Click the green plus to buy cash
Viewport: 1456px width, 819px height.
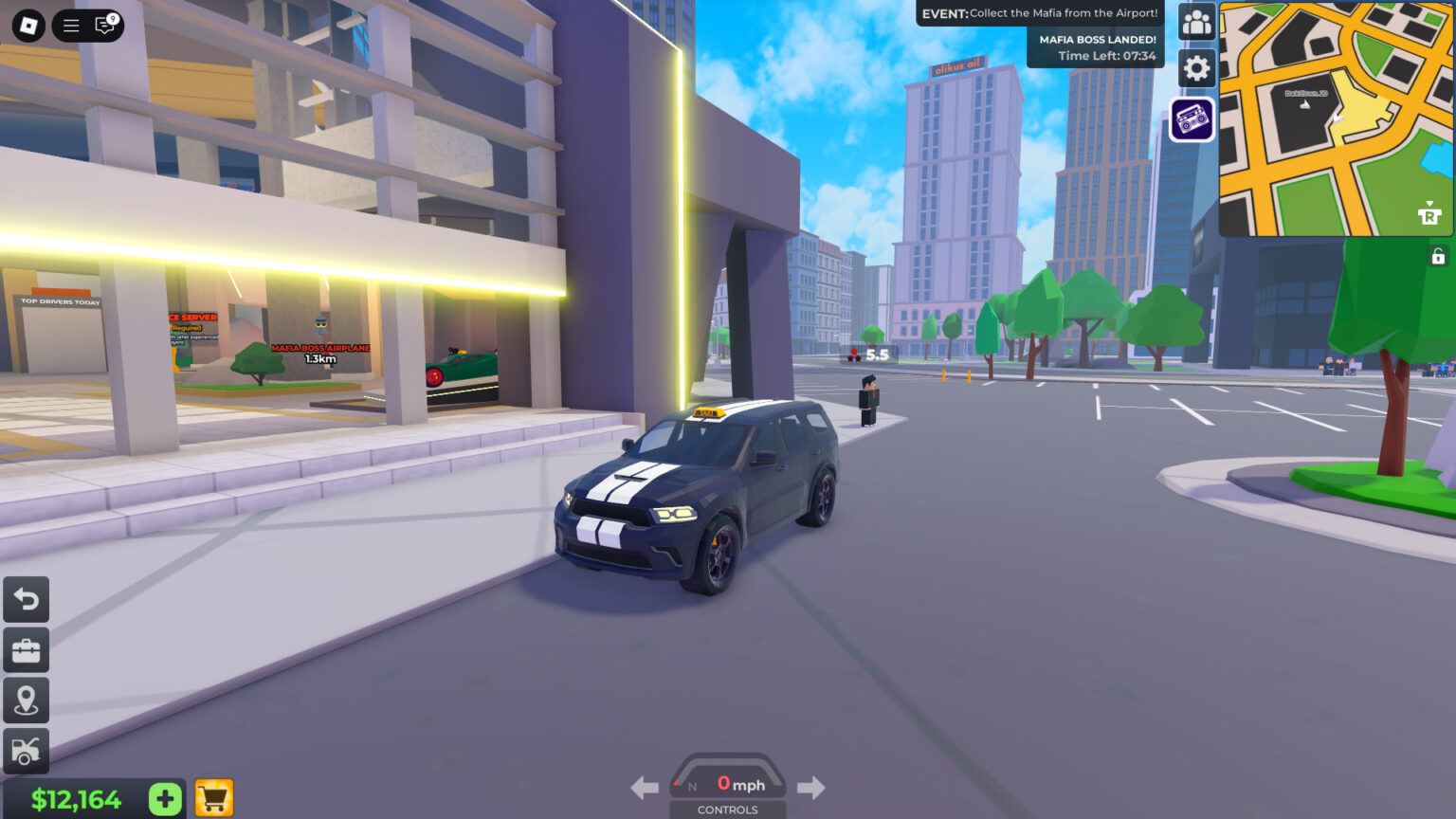[x=163, y=799]
